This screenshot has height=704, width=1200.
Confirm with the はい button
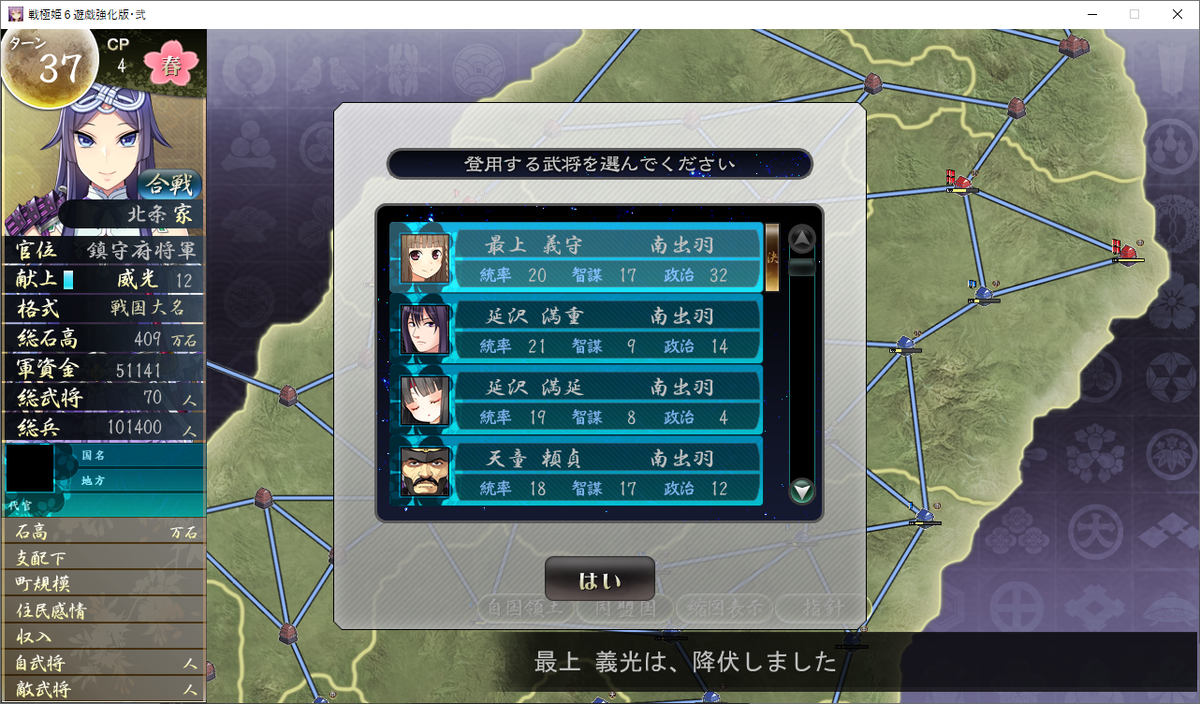(599, 580)
